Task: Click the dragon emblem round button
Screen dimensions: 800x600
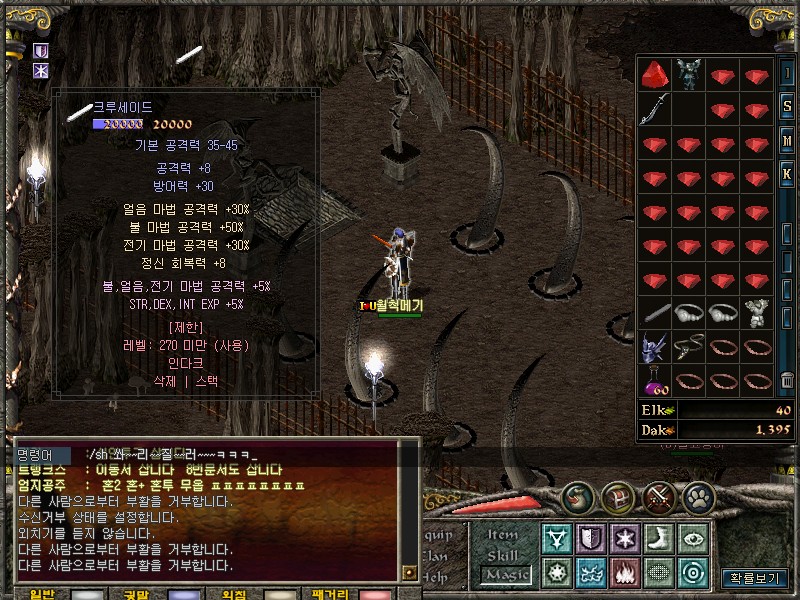Action: click(x=577, y=495)
